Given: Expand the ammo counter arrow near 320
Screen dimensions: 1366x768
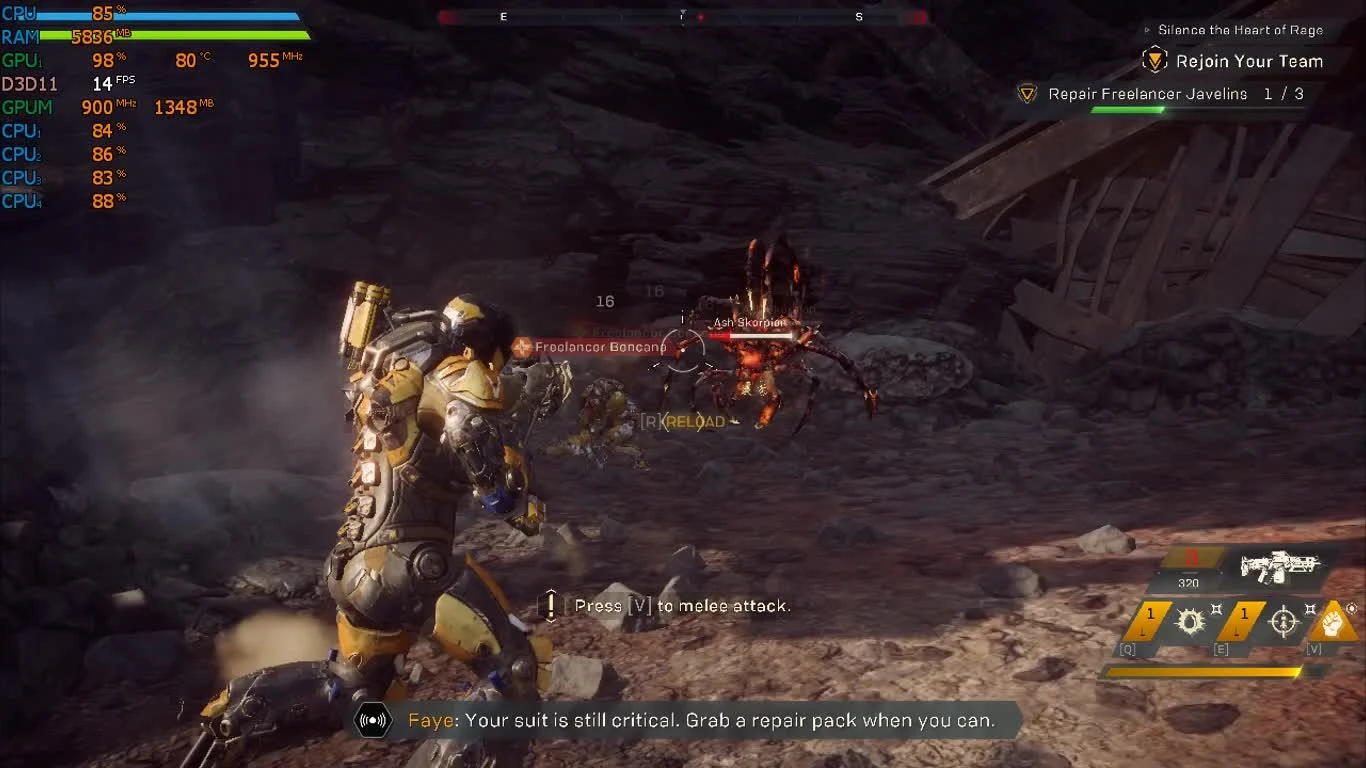Looking at the screenshot, I should (x=1221, y=573).
